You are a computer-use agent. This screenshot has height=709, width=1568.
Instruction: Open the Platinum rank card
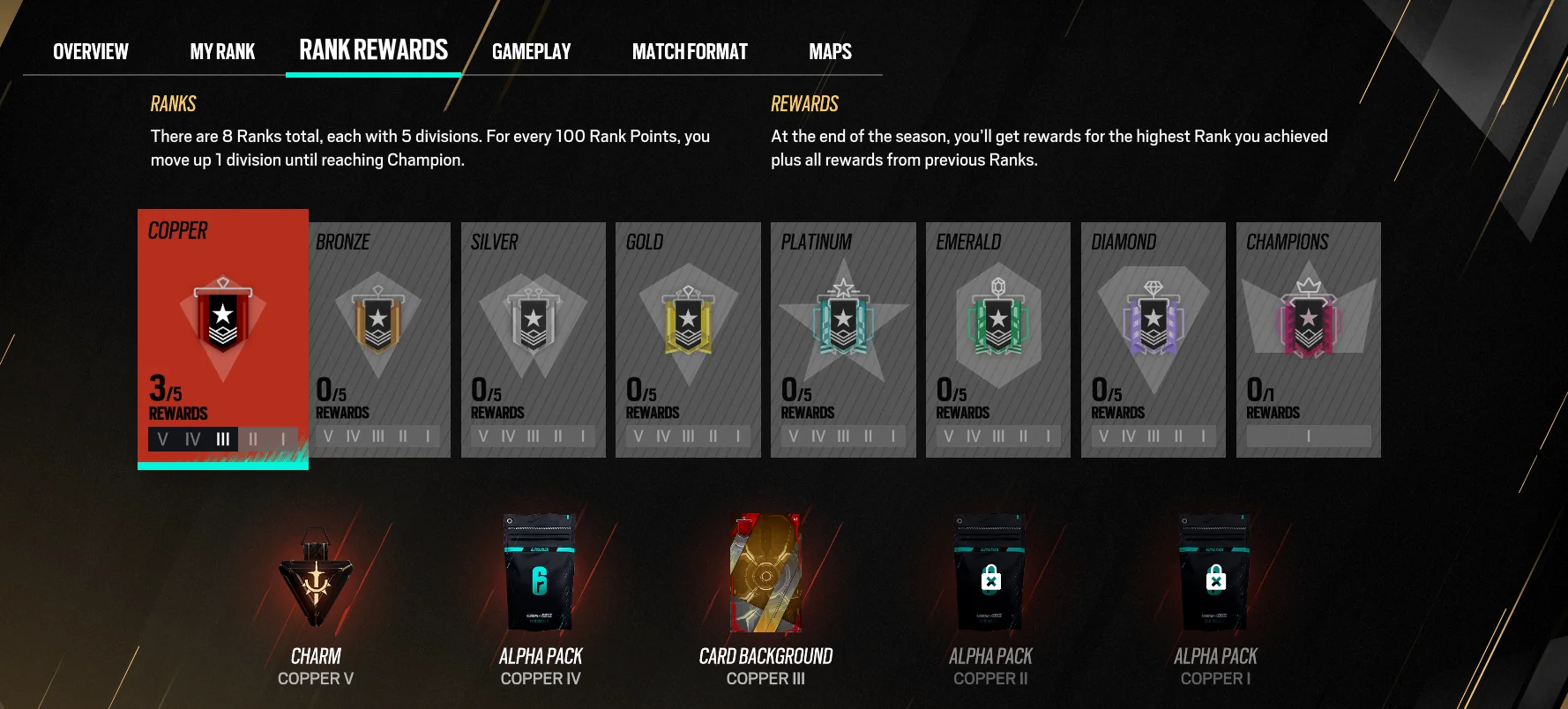point(843,340)
